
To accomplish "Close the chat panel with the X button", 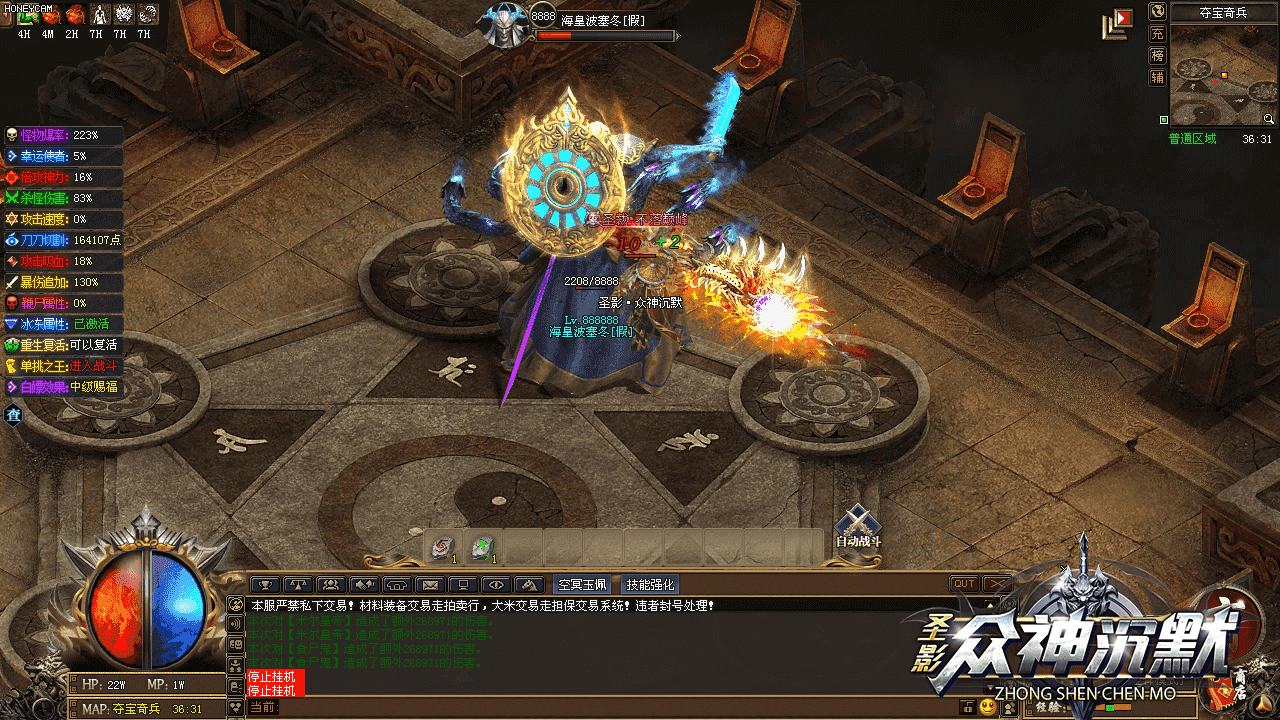I will click(x=997, y=584).
